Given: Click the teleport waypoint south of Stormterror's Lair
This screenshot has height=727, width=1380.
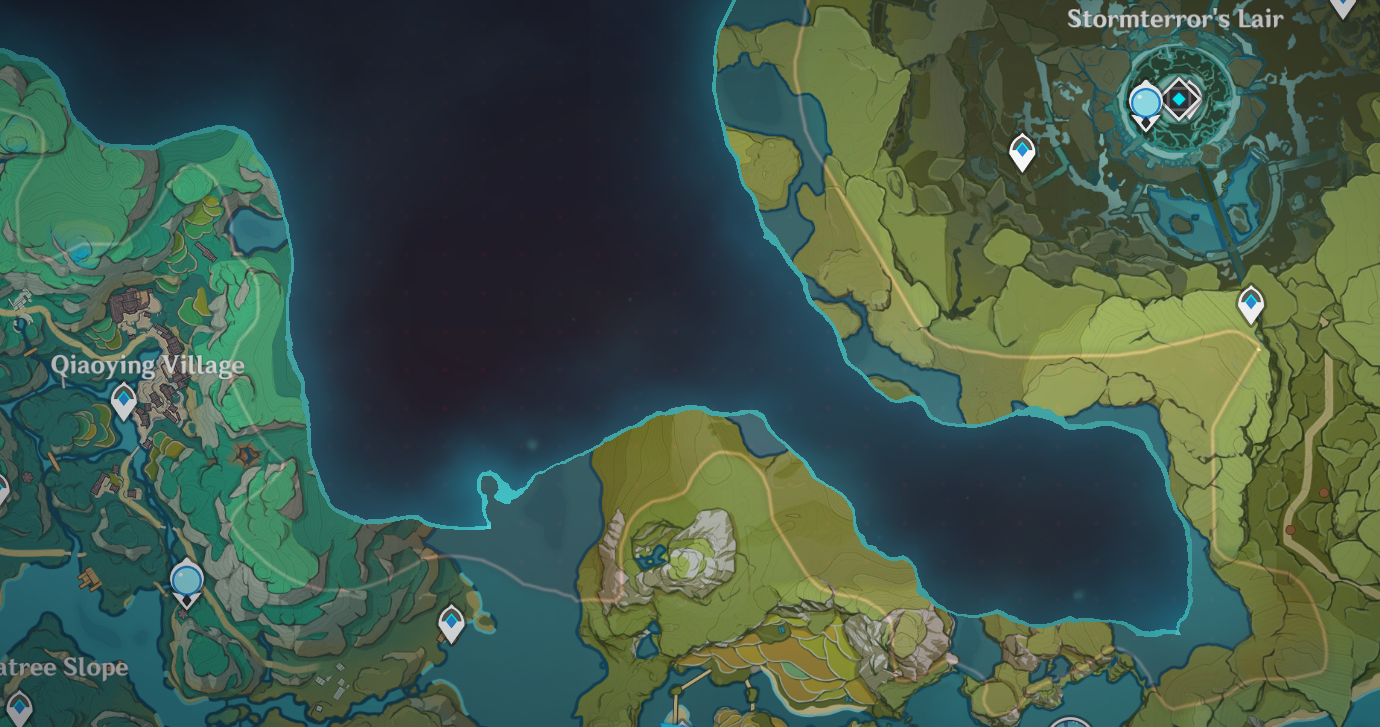Looking at the screenshot, I should click(1022, 148).
